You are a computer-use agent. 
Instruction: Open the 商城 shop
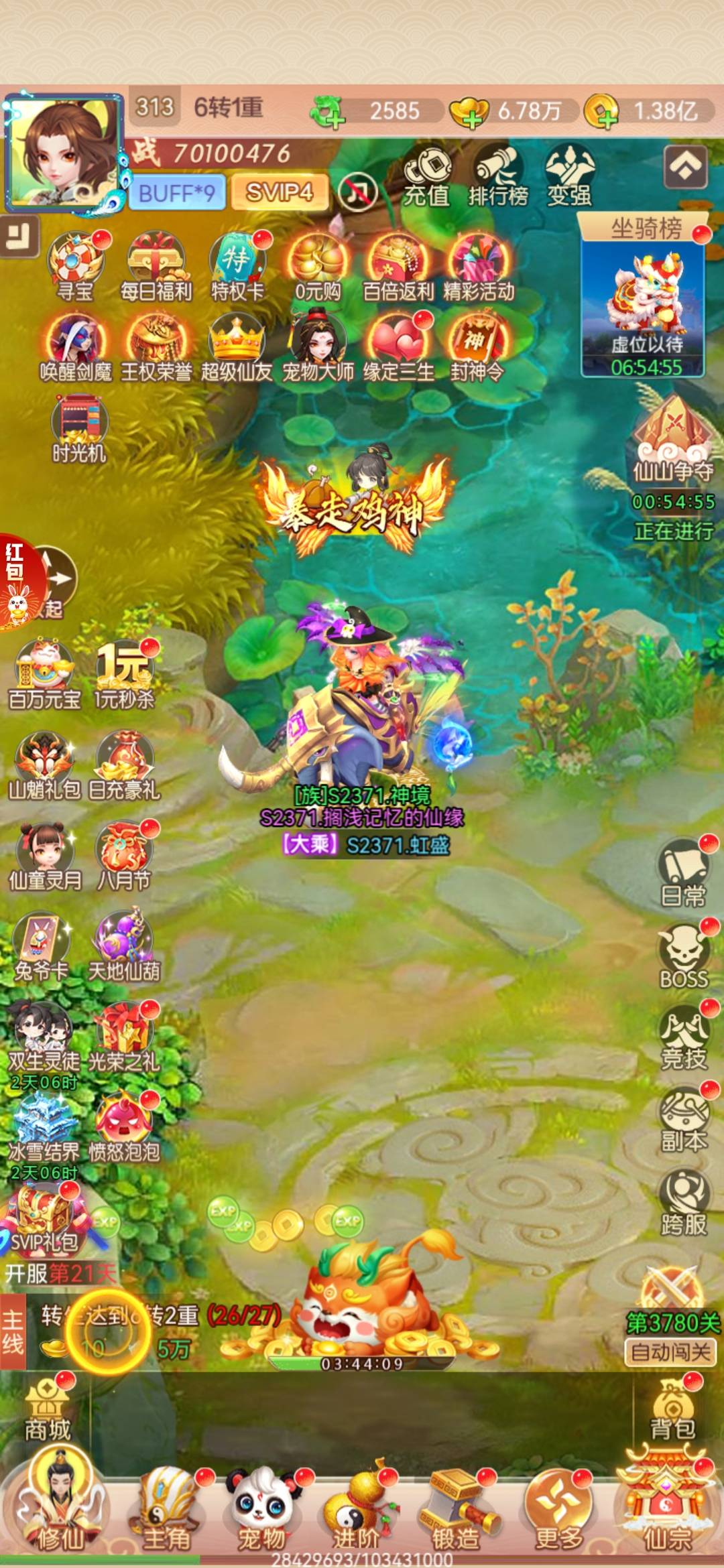point(48,1413)
